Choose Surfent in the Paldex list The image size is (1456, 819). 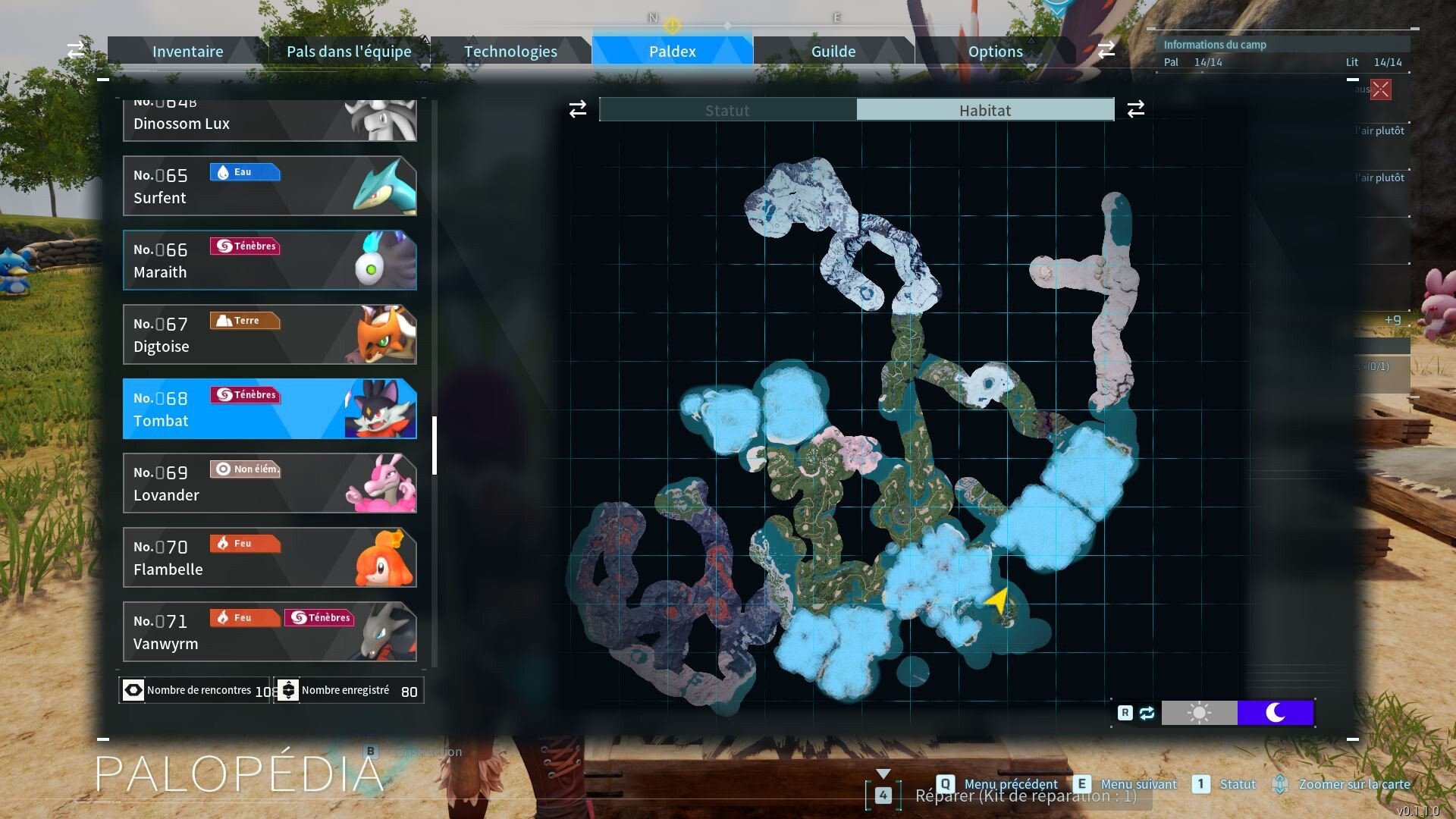click(269, 186)
